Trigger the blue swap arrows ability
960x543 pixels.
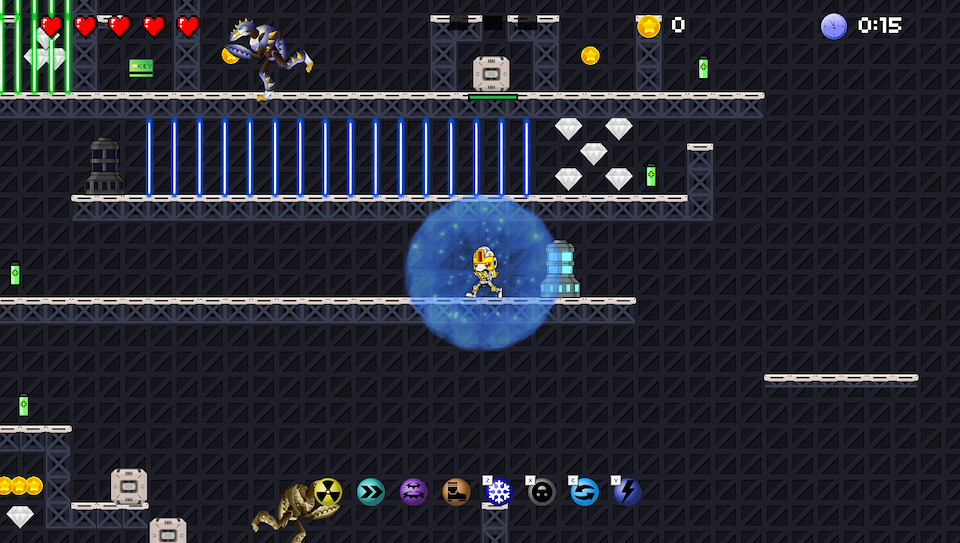click(585, 492)
